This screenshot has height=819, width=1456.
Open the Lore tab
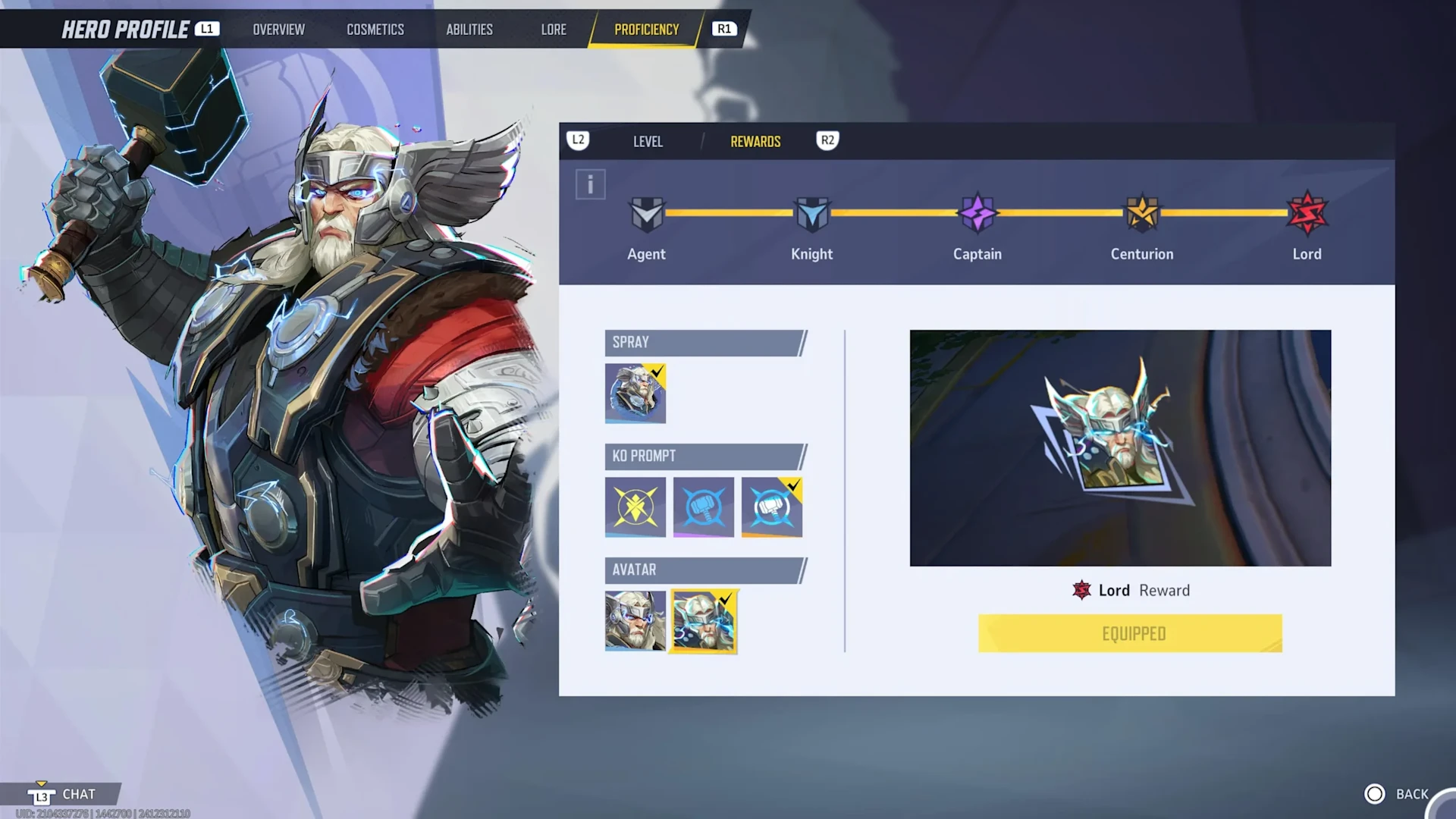[x=554, y=30]
